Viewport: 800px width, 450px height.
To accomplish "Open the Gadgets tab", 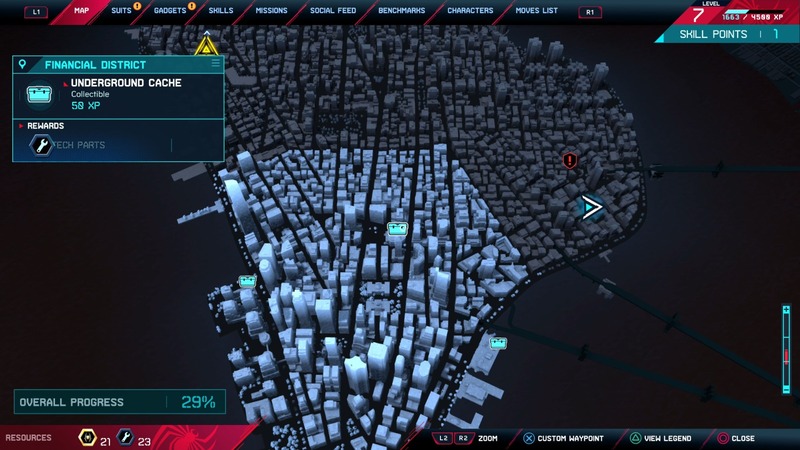I will 169,11.
